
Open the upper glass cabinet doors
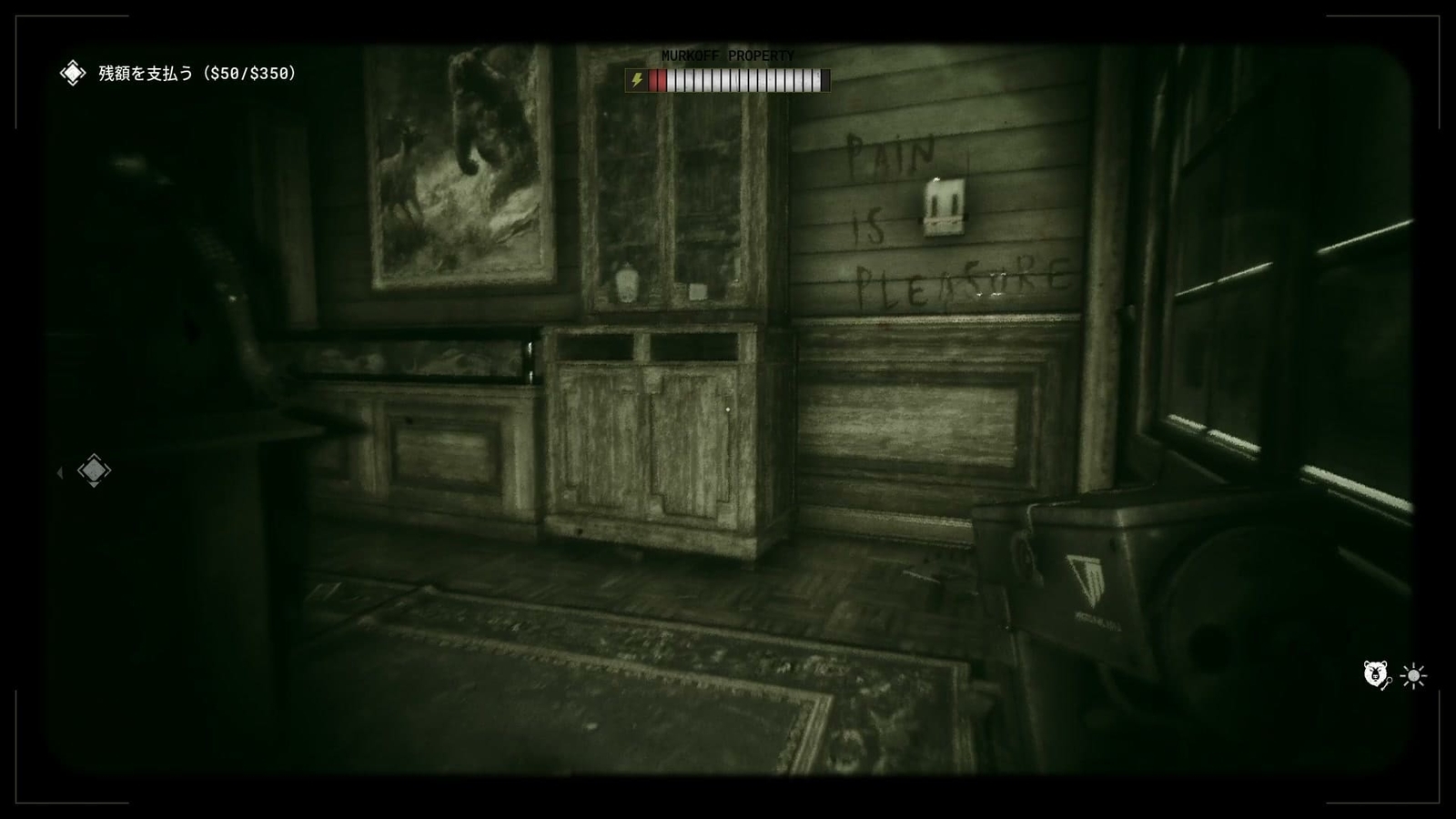point(669,200)
